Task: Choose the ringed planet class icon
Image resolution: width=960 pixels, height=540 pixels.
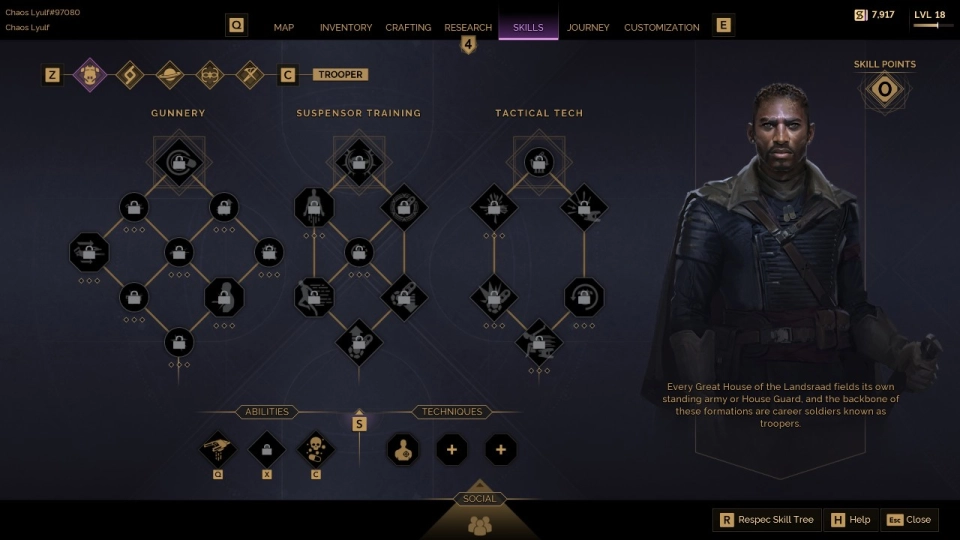Action: 169,74
